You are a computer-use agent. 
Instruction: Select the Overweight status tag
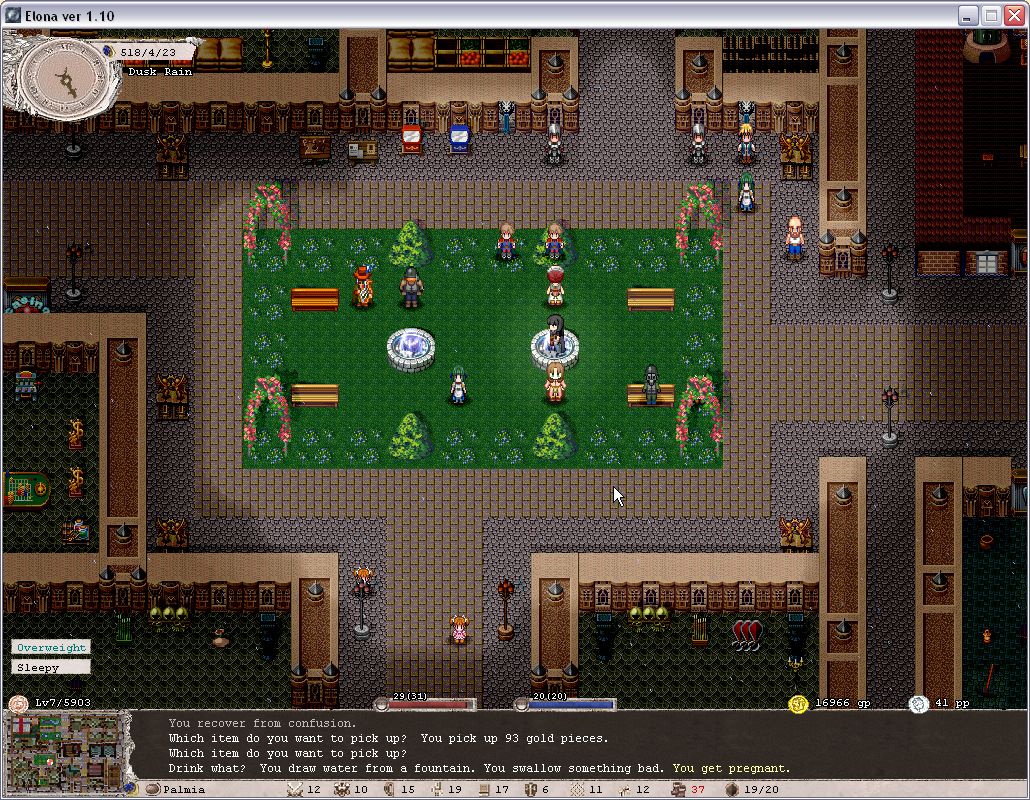pyautogui.click(x=51, y=647)
